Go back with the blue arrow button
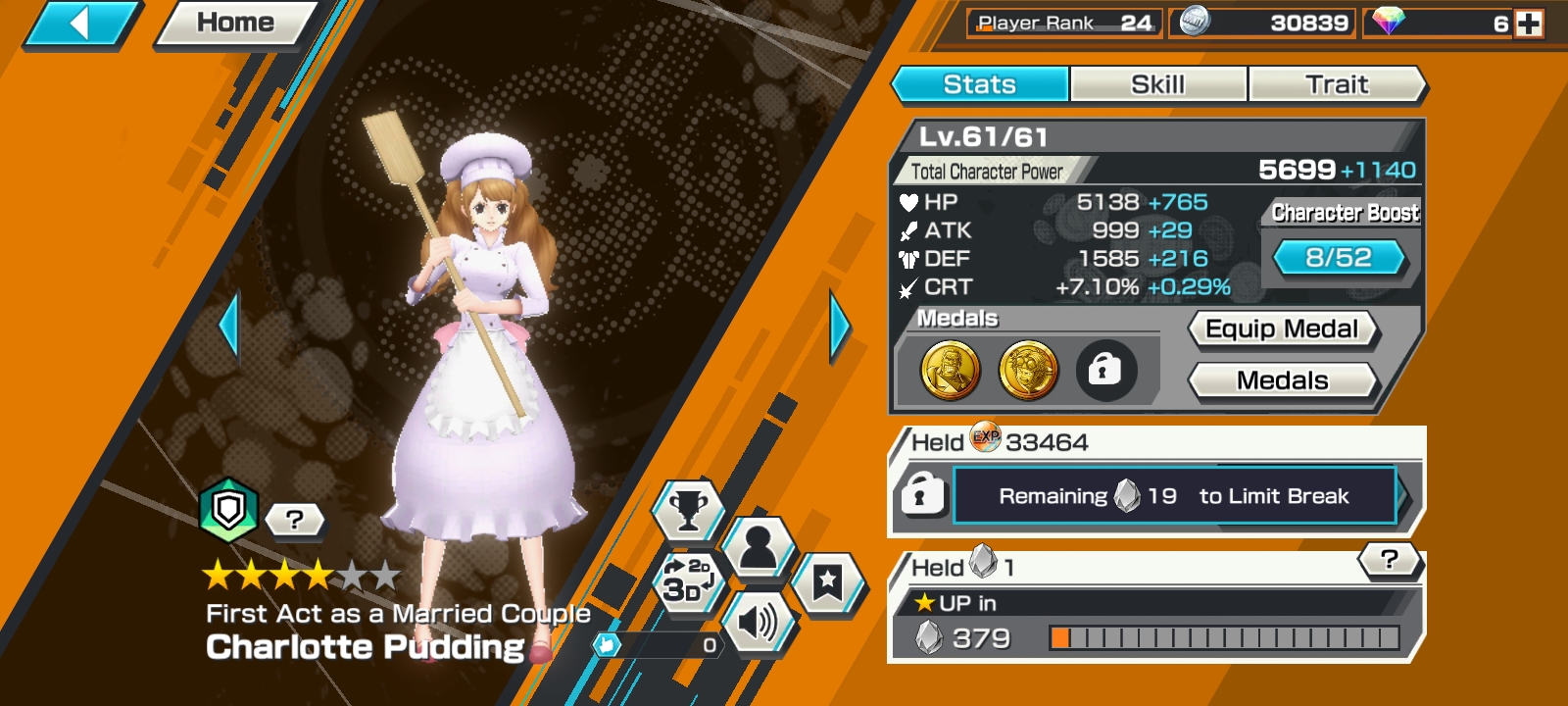This screenshot has height=706, width=1568. click(80, 23)
